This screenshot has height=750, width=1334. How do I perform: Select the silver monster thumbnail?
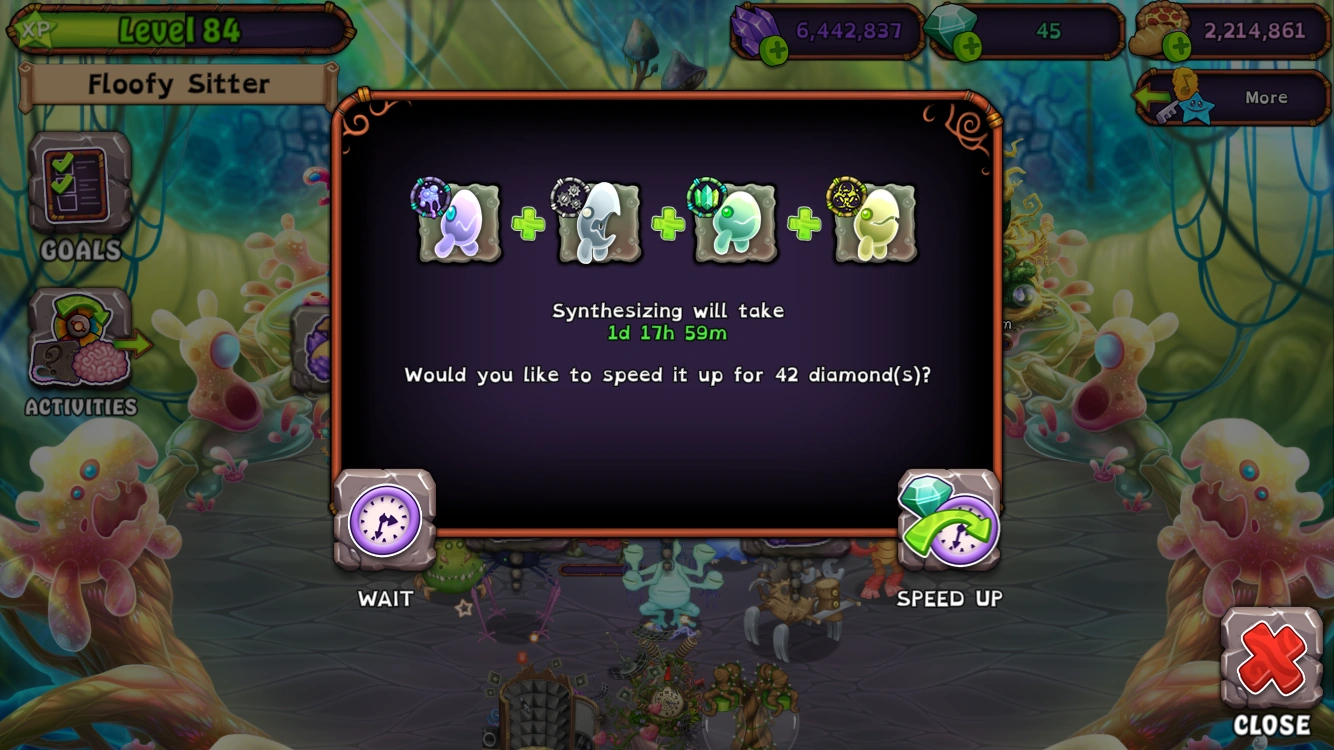[597, 222]
